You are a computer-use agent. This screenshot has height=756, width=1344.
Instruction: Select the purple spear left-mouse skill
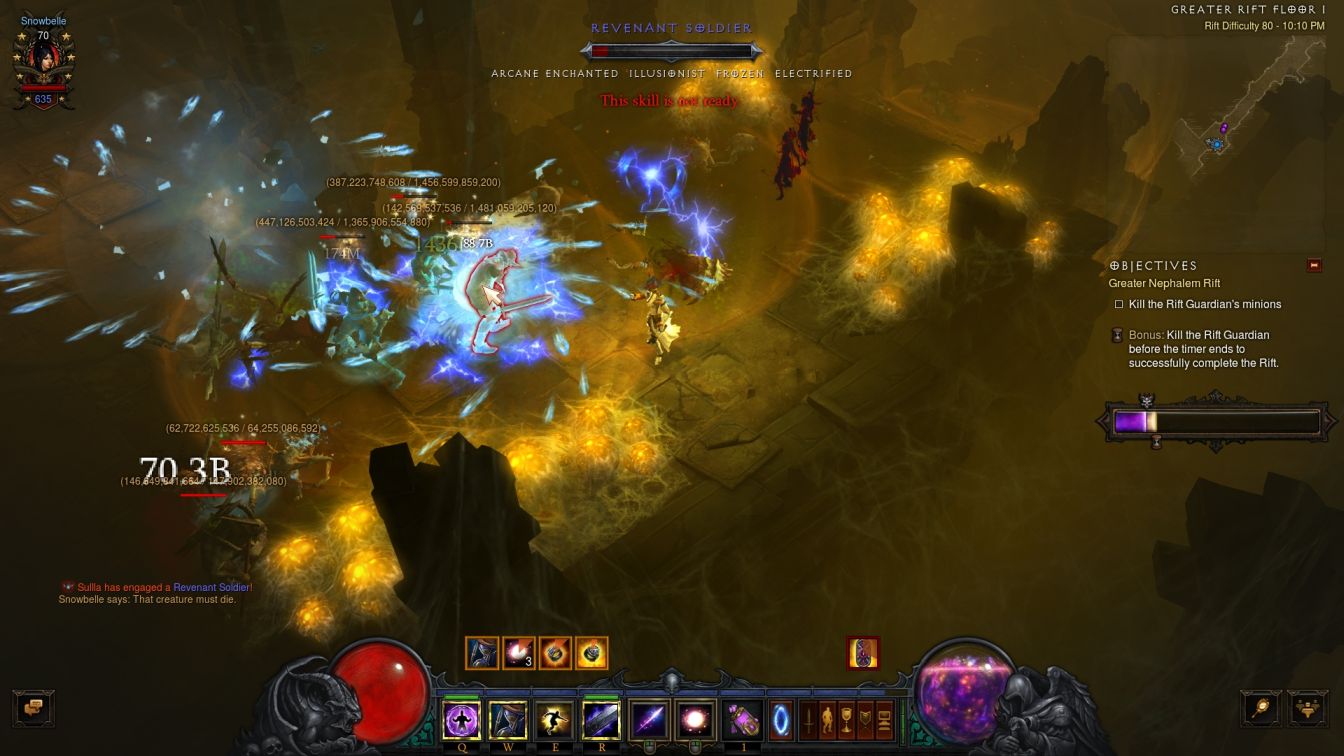(646, 720)
